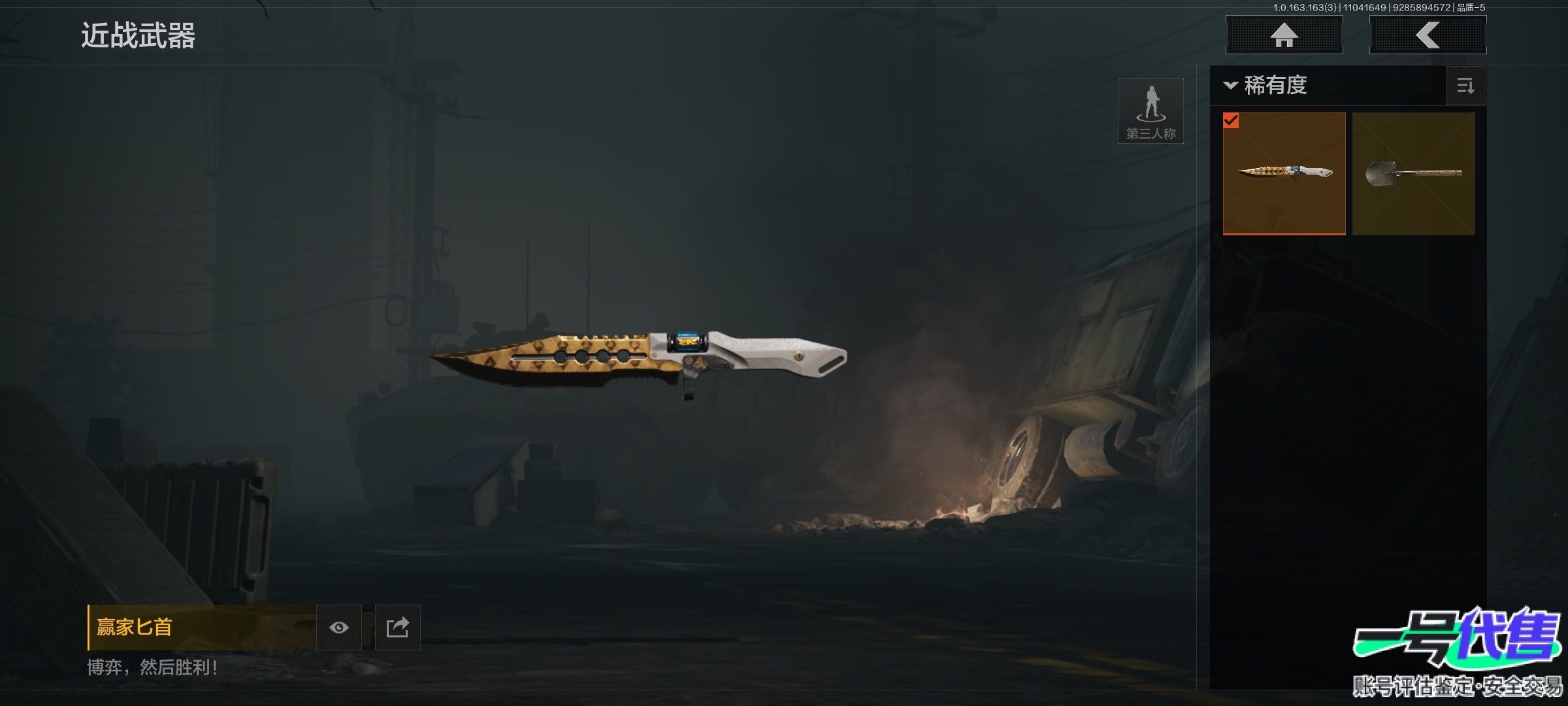Share the 赢家匕首 weapon
The height and width of the screenshot is (706, 1568).
397,628
